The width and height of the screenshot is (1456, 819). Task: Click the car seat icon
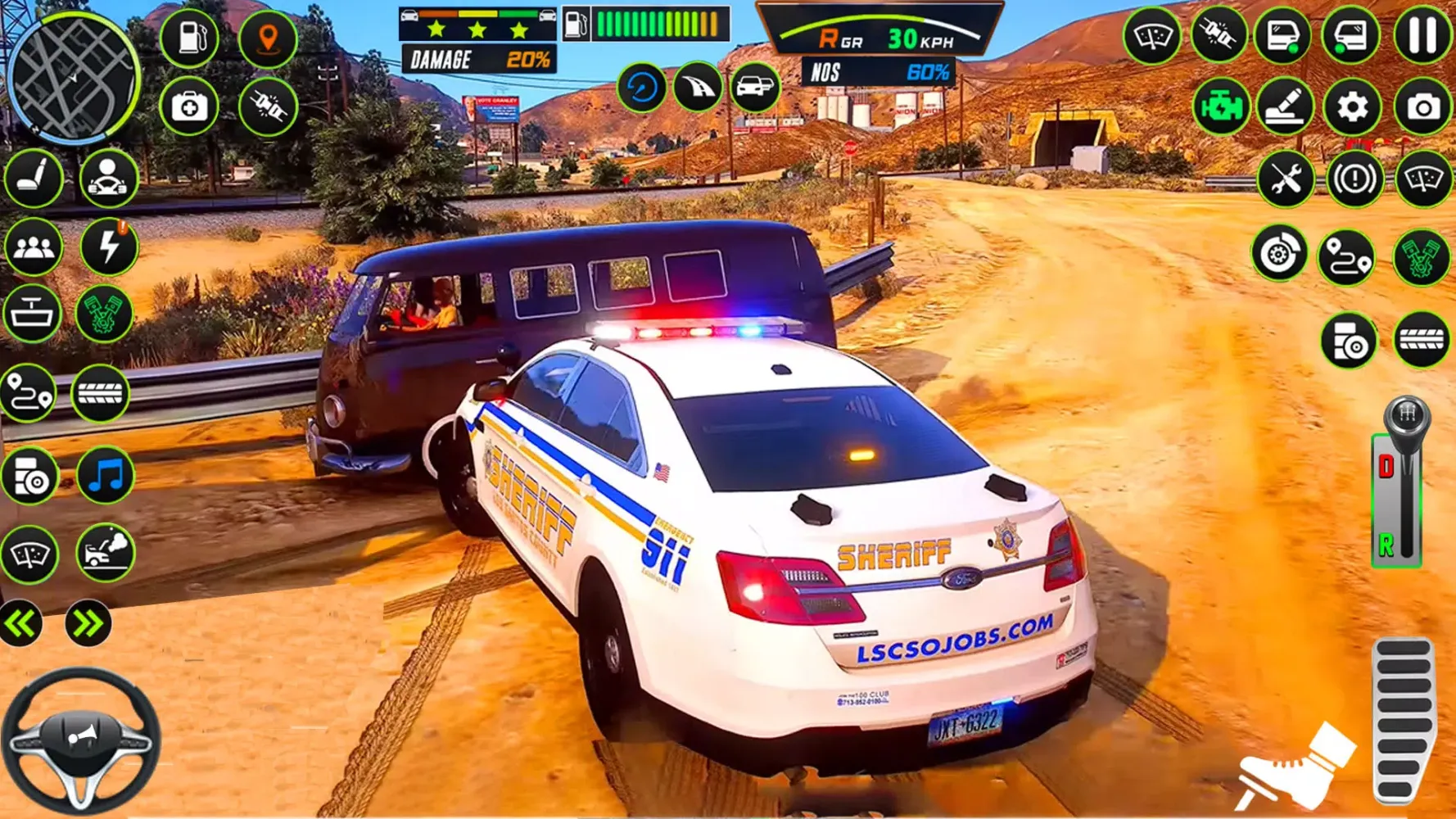point(34,178)
